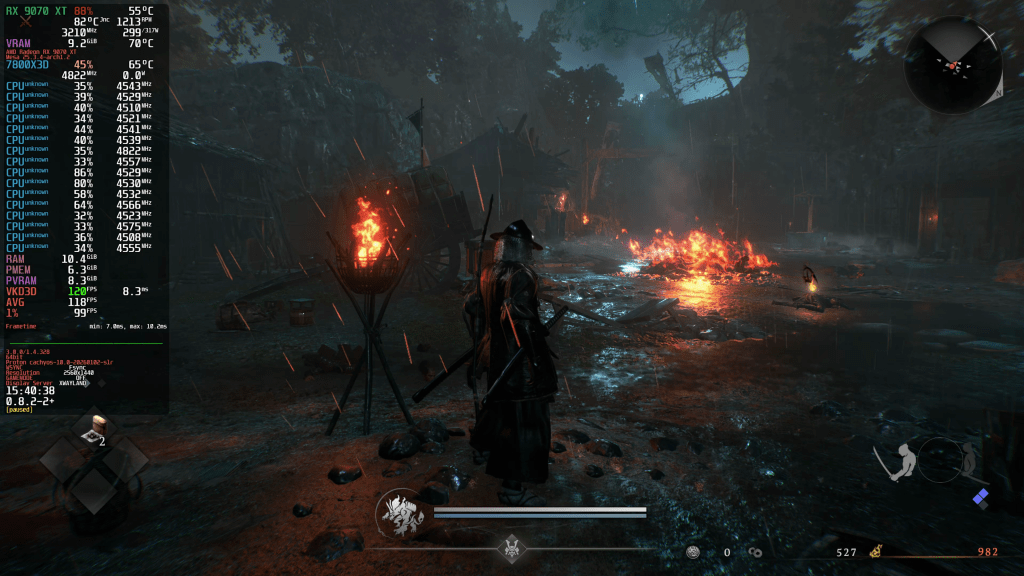Click the golden Amrita icon
Viewport: 1024px width, 576px height.
coord(875,551)
